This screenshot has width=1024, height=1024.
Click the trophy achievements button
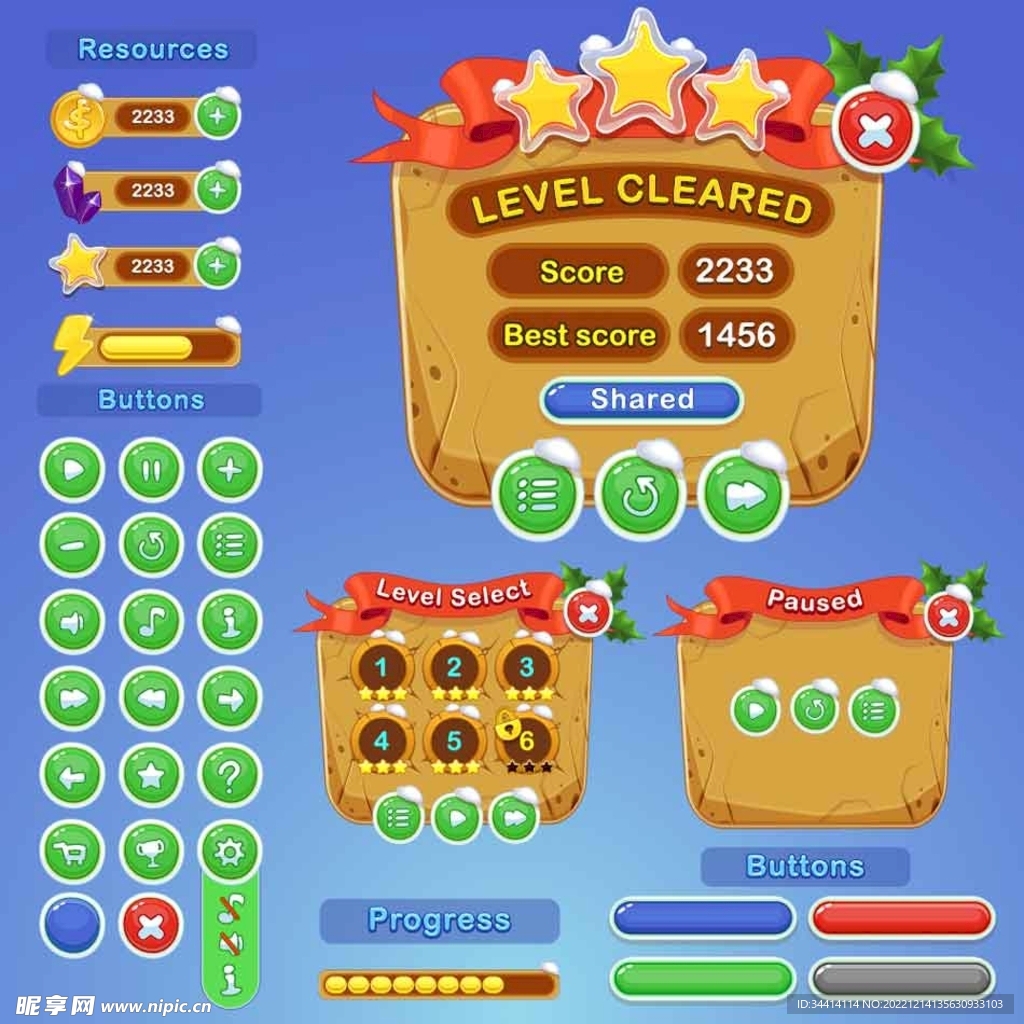click(151, 851)
